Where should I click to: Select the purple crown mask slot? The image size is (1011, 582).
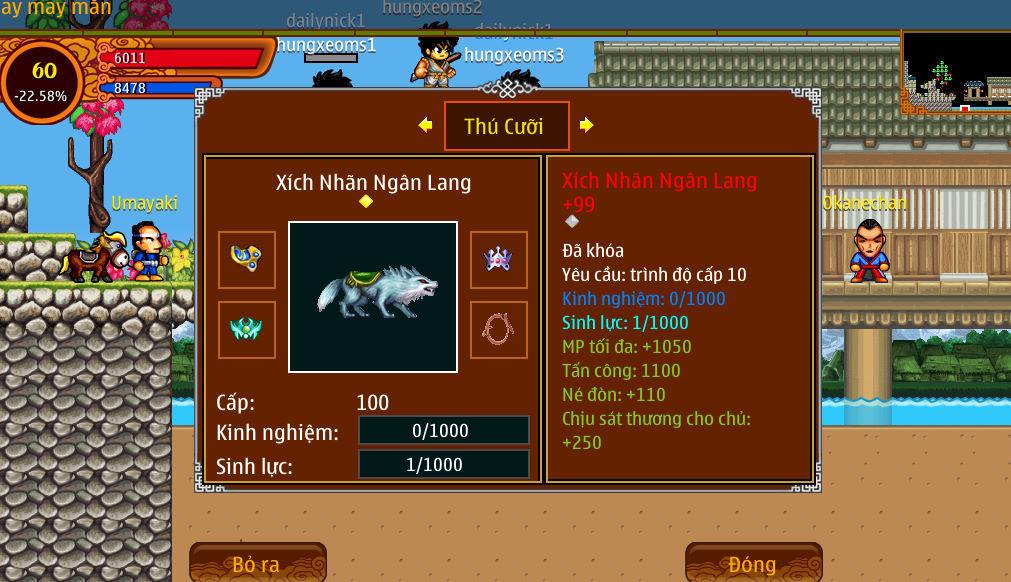[498, 260]
